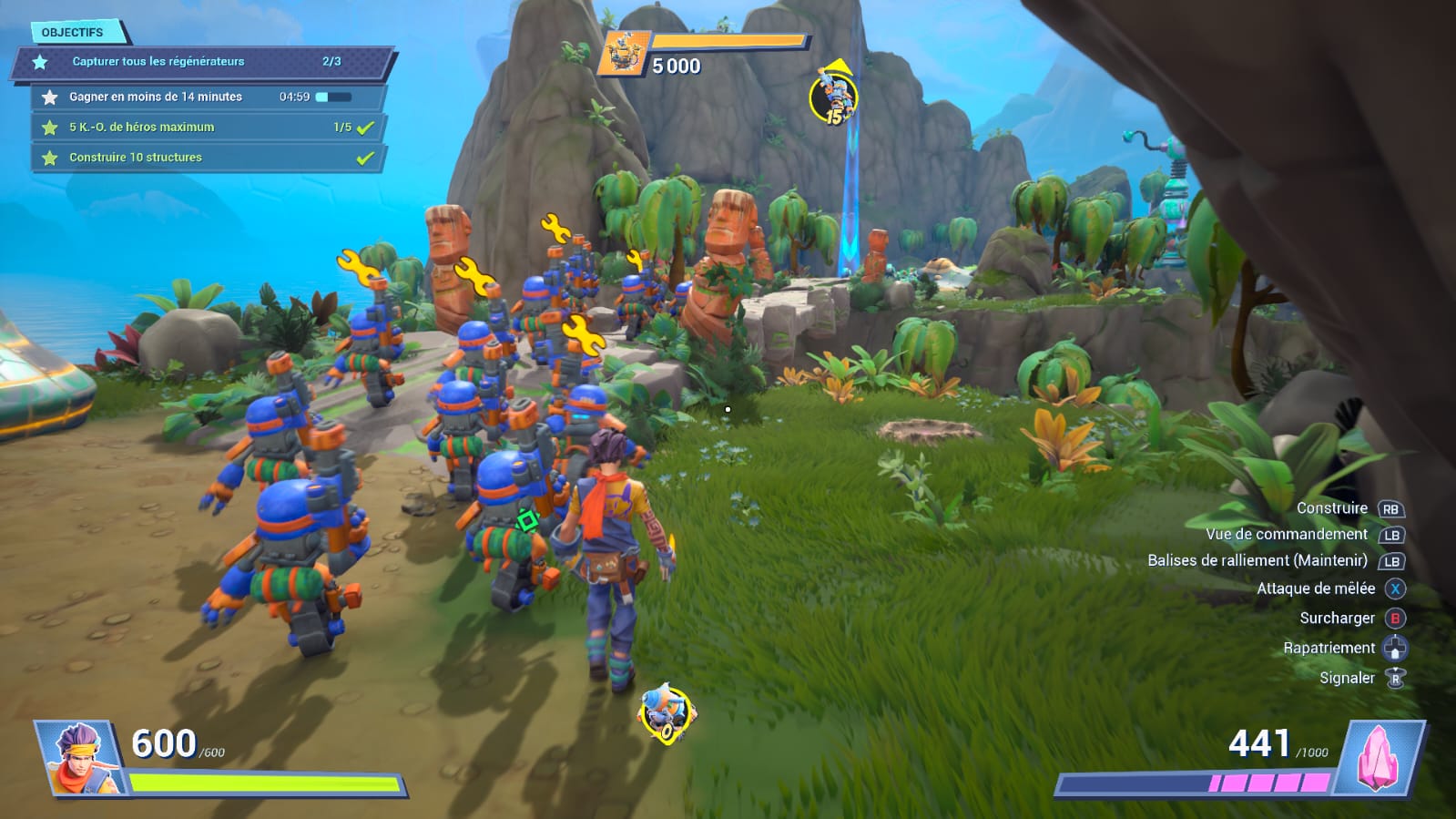Screen dimensions: 1456x819
Task: Choose the 'Construire' action label
Action: pos(1331,508)
